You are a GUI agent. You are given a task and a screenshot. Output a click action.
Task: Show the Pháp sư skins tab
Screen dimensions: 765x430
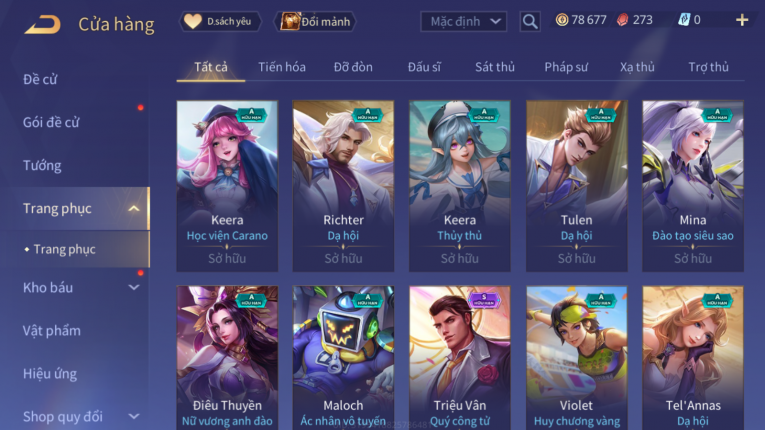567,67
